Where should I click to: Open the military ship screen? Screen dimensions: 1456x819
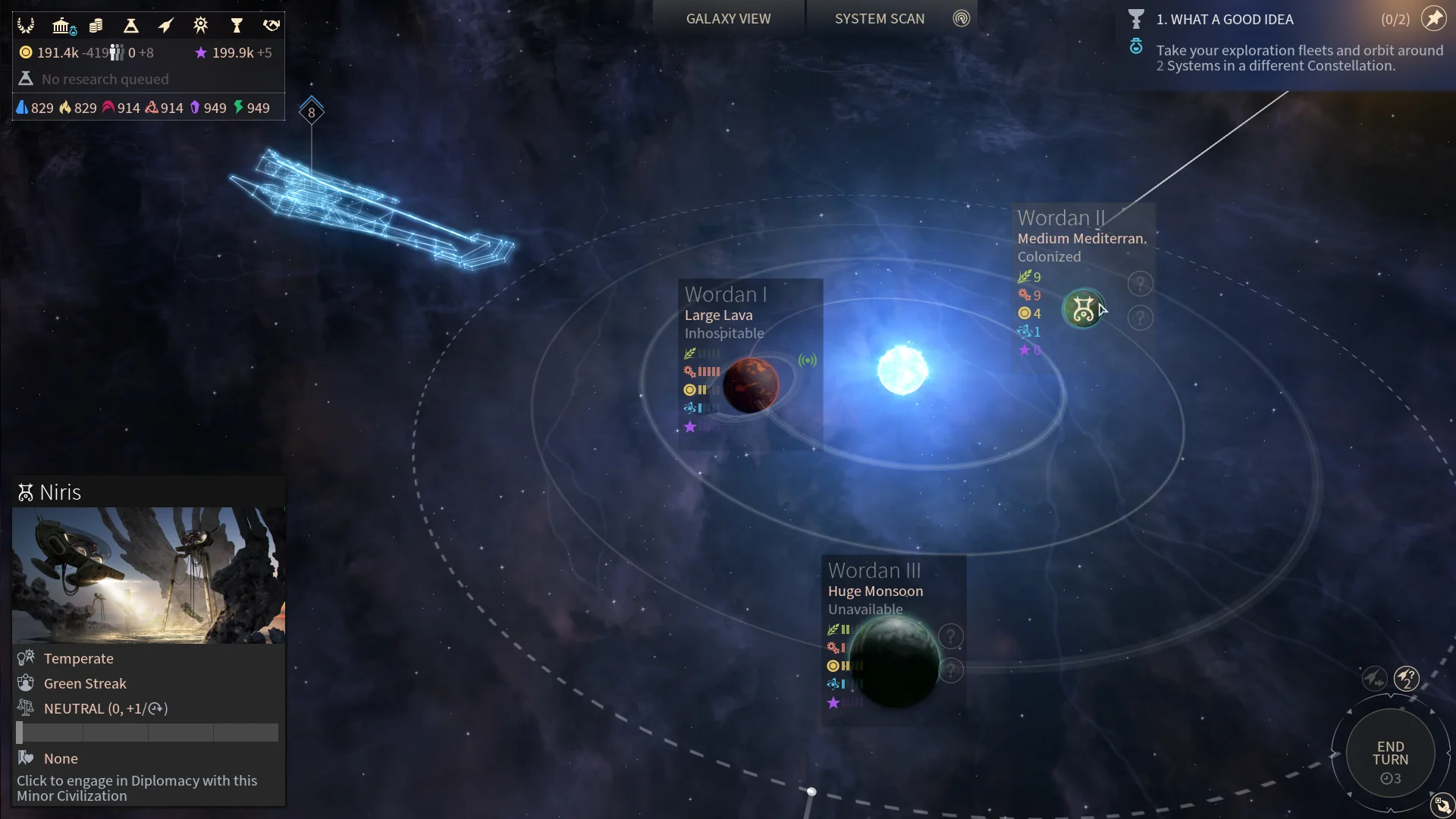coord(165,26)
